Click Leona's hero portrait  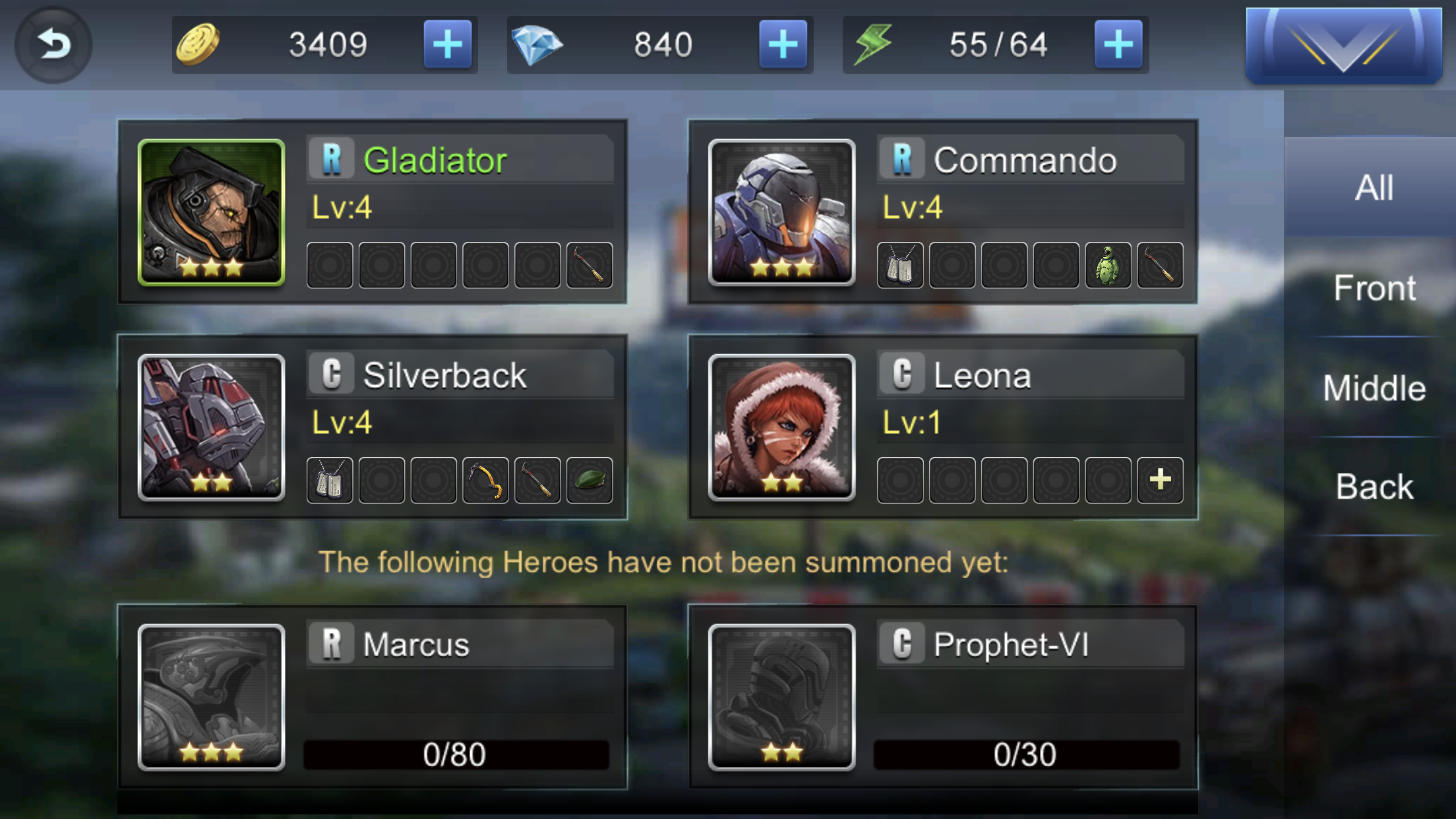pos(781,429)
